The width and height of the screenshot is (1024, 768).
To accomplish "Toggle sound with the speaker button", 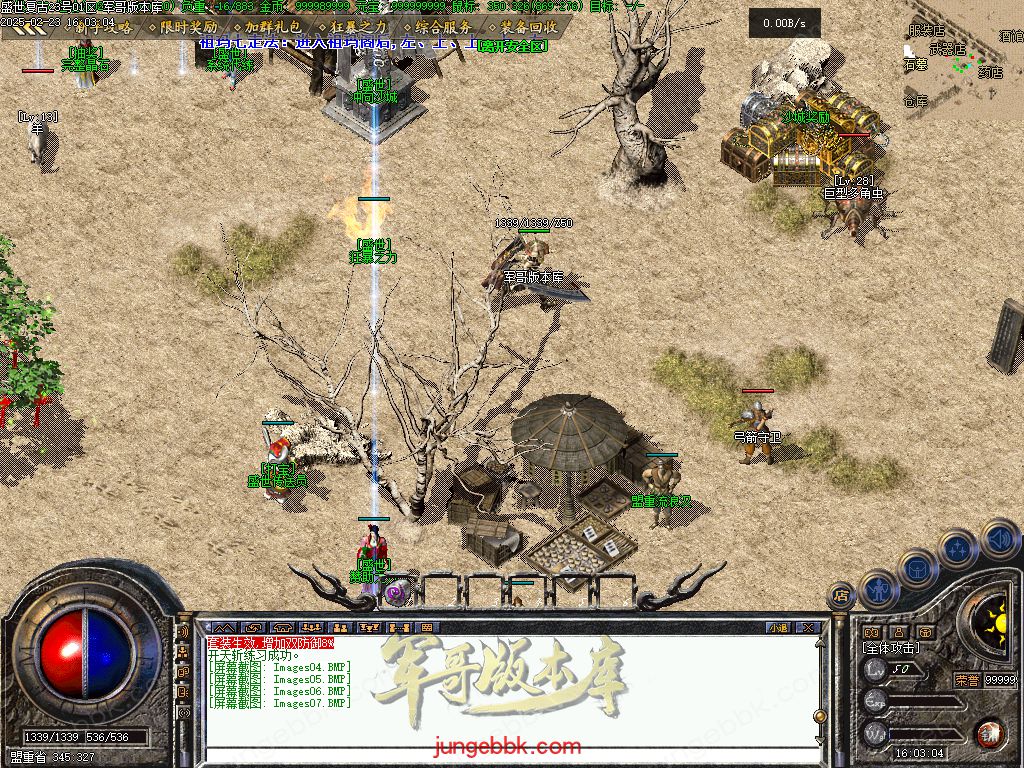I will pos(999,540).
